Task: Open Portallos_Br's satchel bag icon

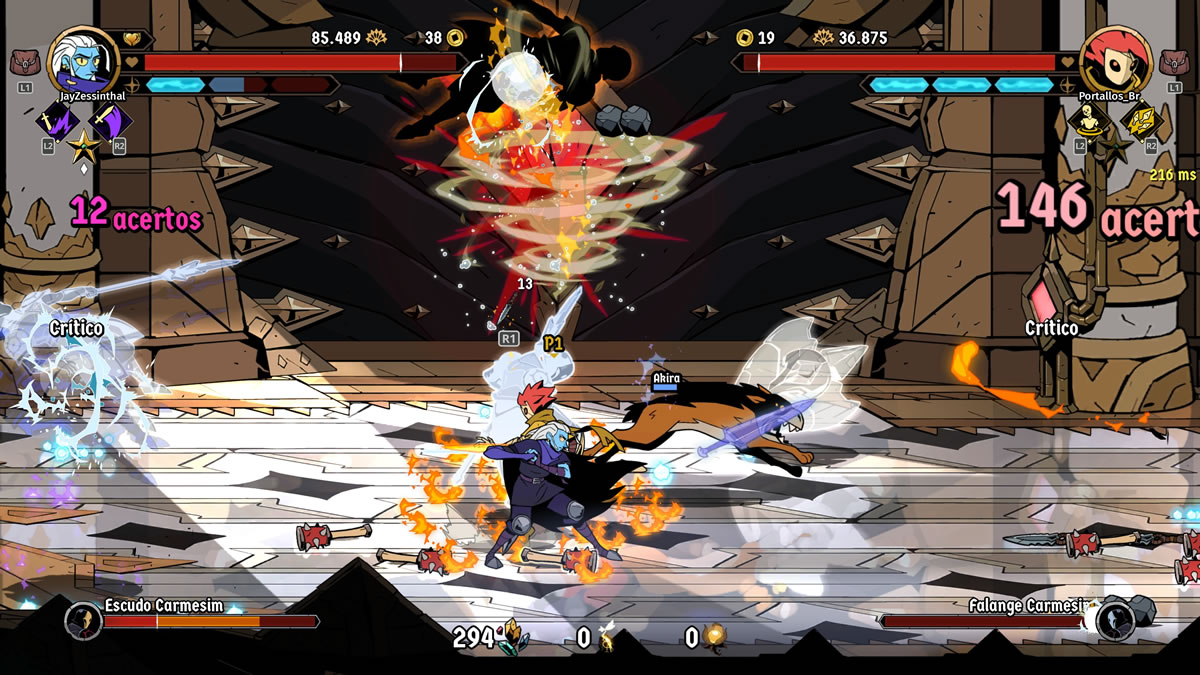Action: 1172,64
